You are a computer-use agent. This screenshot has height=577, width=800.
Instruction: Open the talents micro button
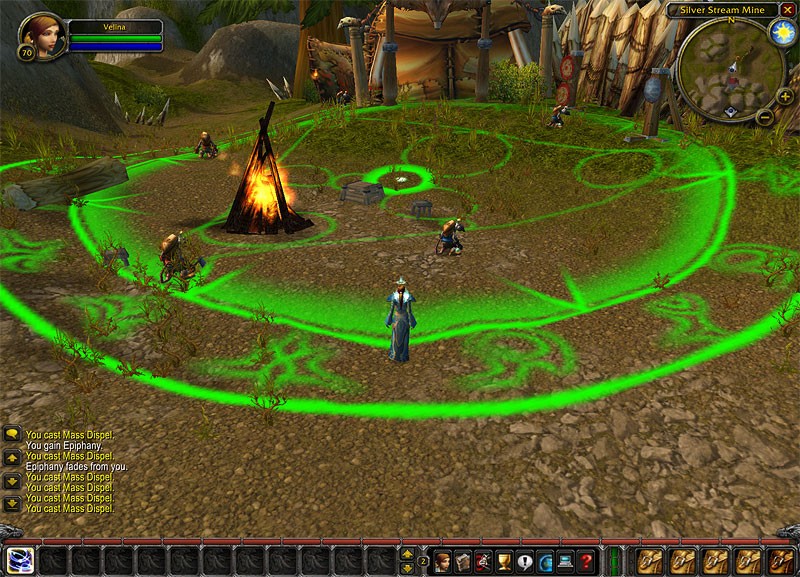484,561
